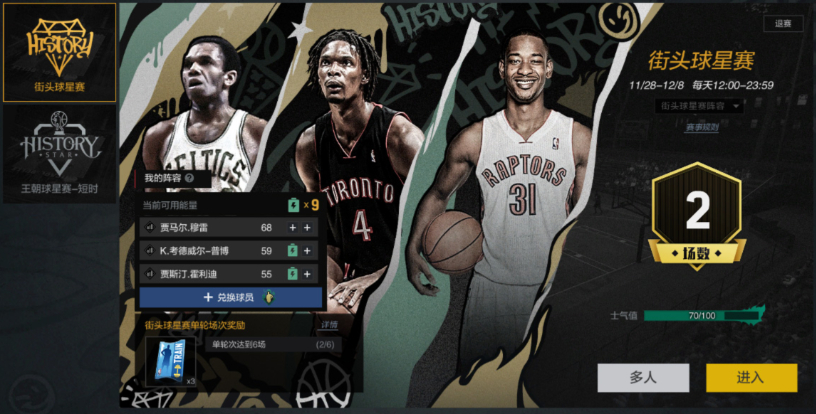Click the yellow 进入 enter button

751,377
